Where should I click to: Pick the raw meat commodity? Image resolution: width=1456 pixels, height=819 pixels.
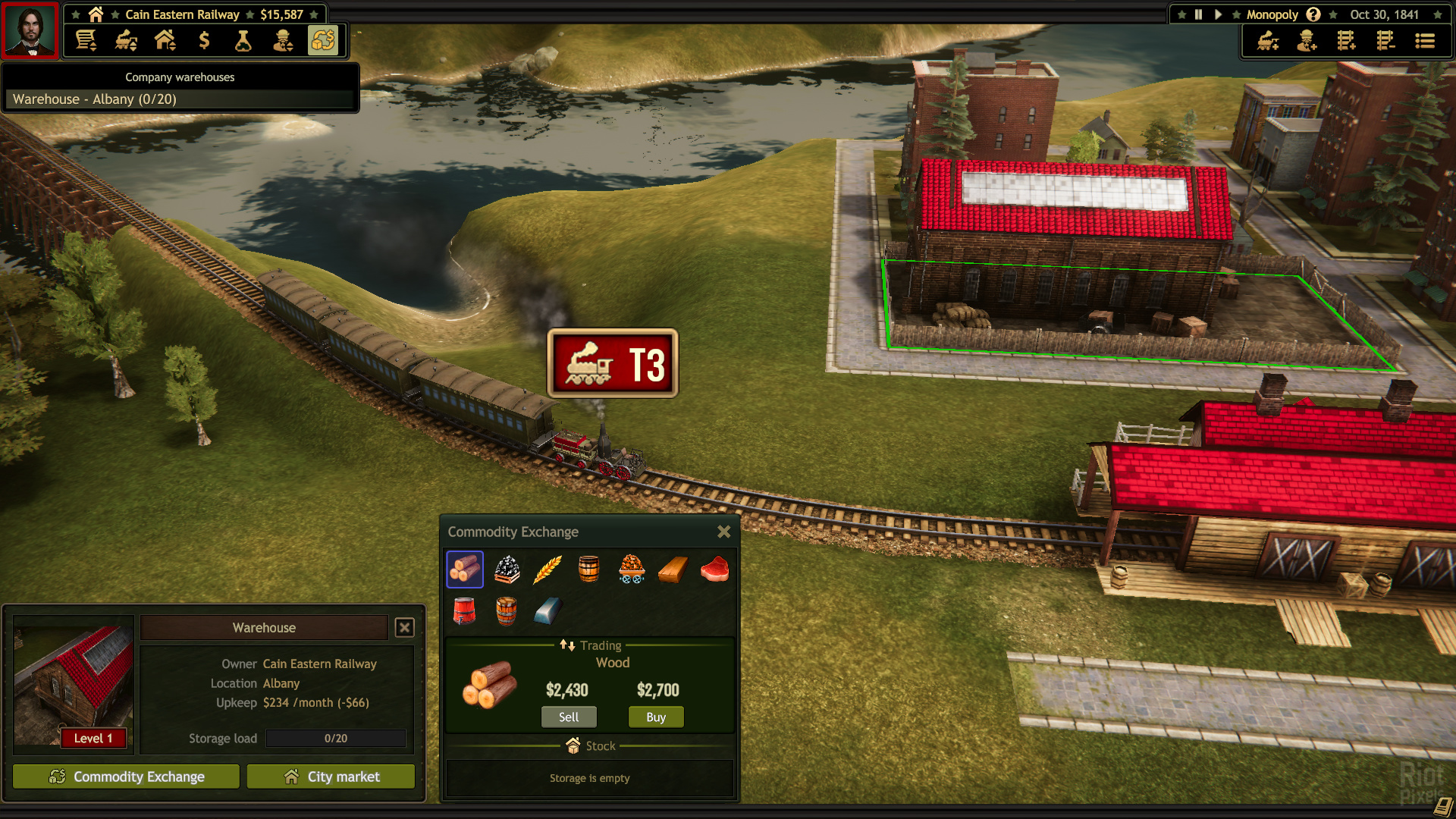(714, 569)
